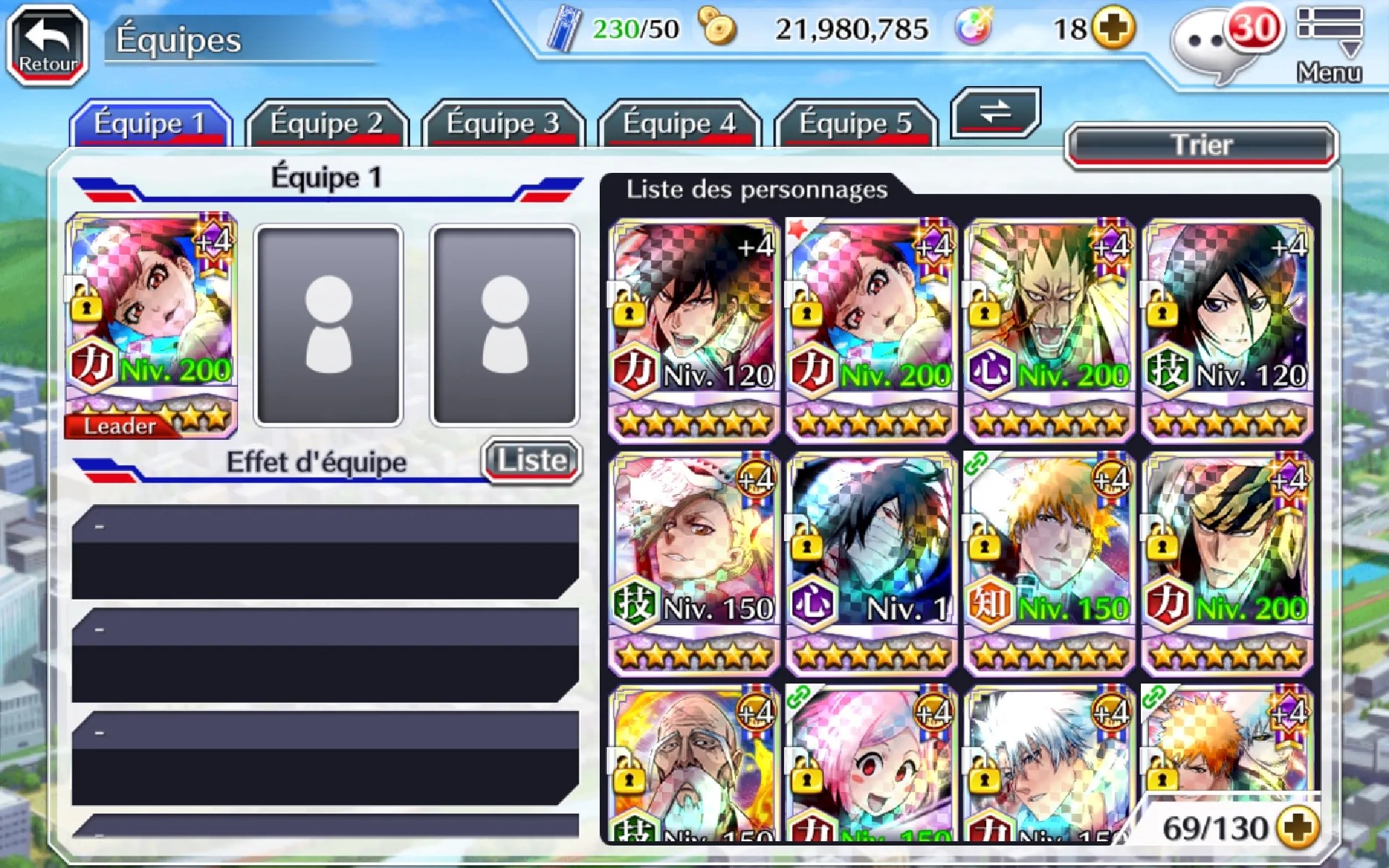Image resolution: width=1389 pixels, height=868 pixels.
Task: Open the Trier sort options
Action: click(x=1201, y=145)
